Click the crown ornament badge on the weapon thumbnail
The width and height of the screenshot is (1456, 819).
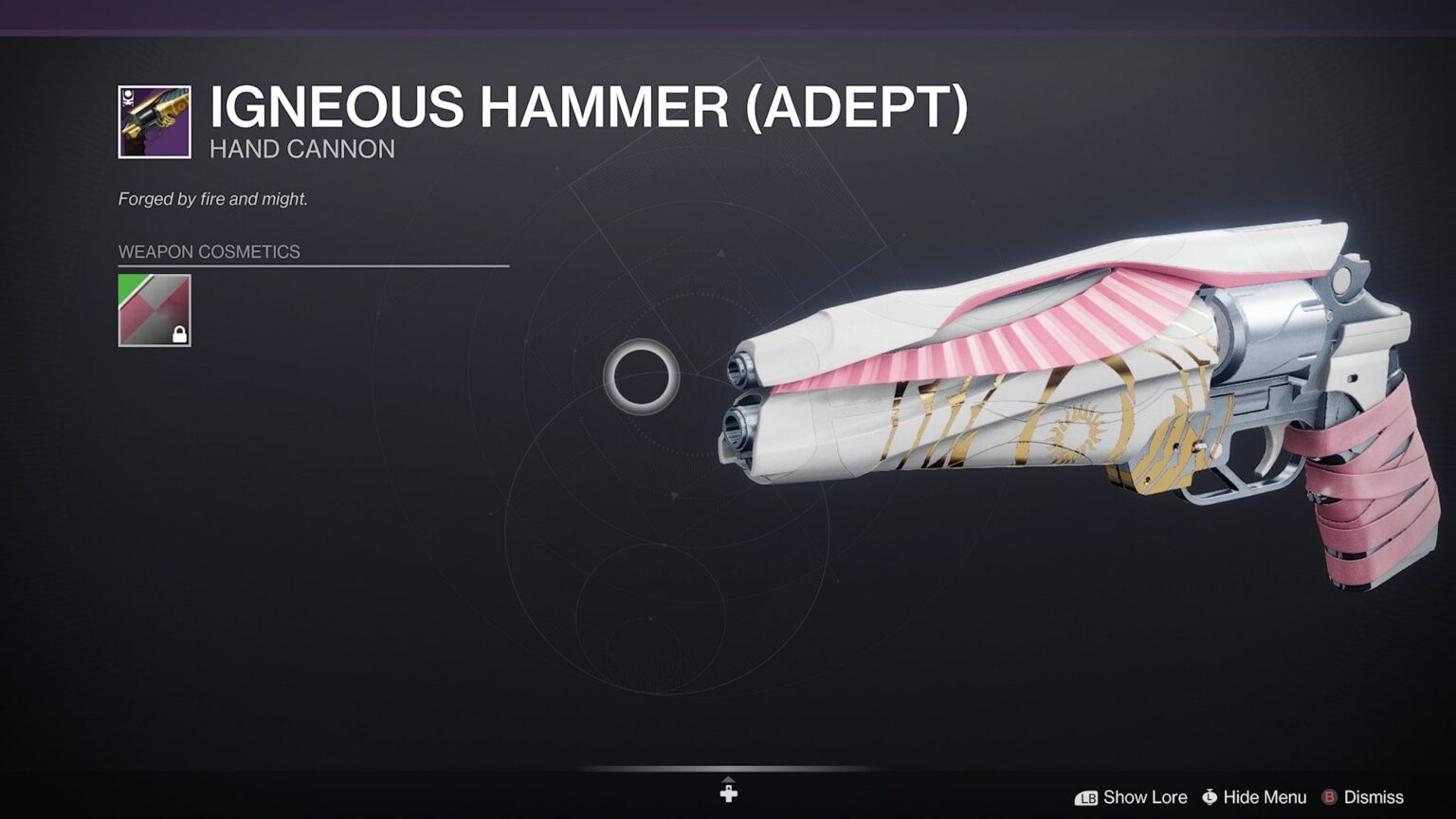click(x=128, y=98)
